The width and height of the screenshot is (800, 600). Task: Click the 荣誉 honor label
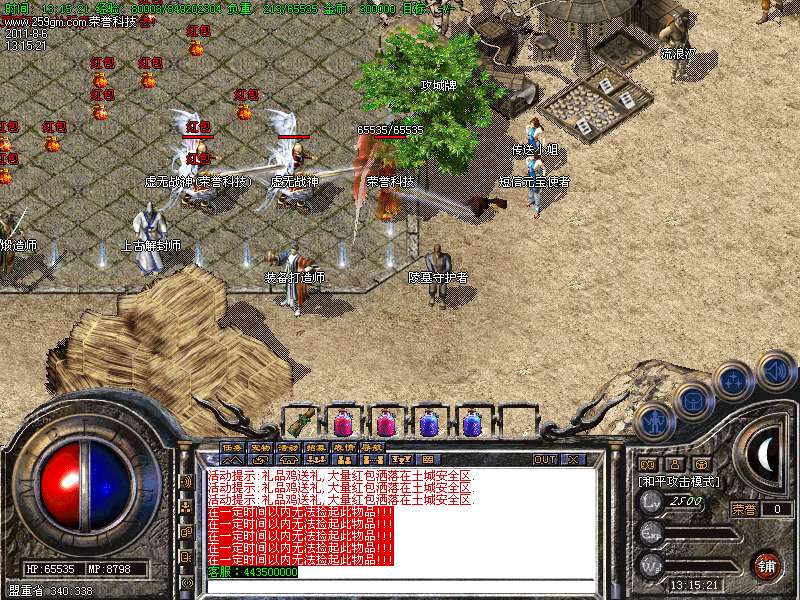(x=743, y=509)
